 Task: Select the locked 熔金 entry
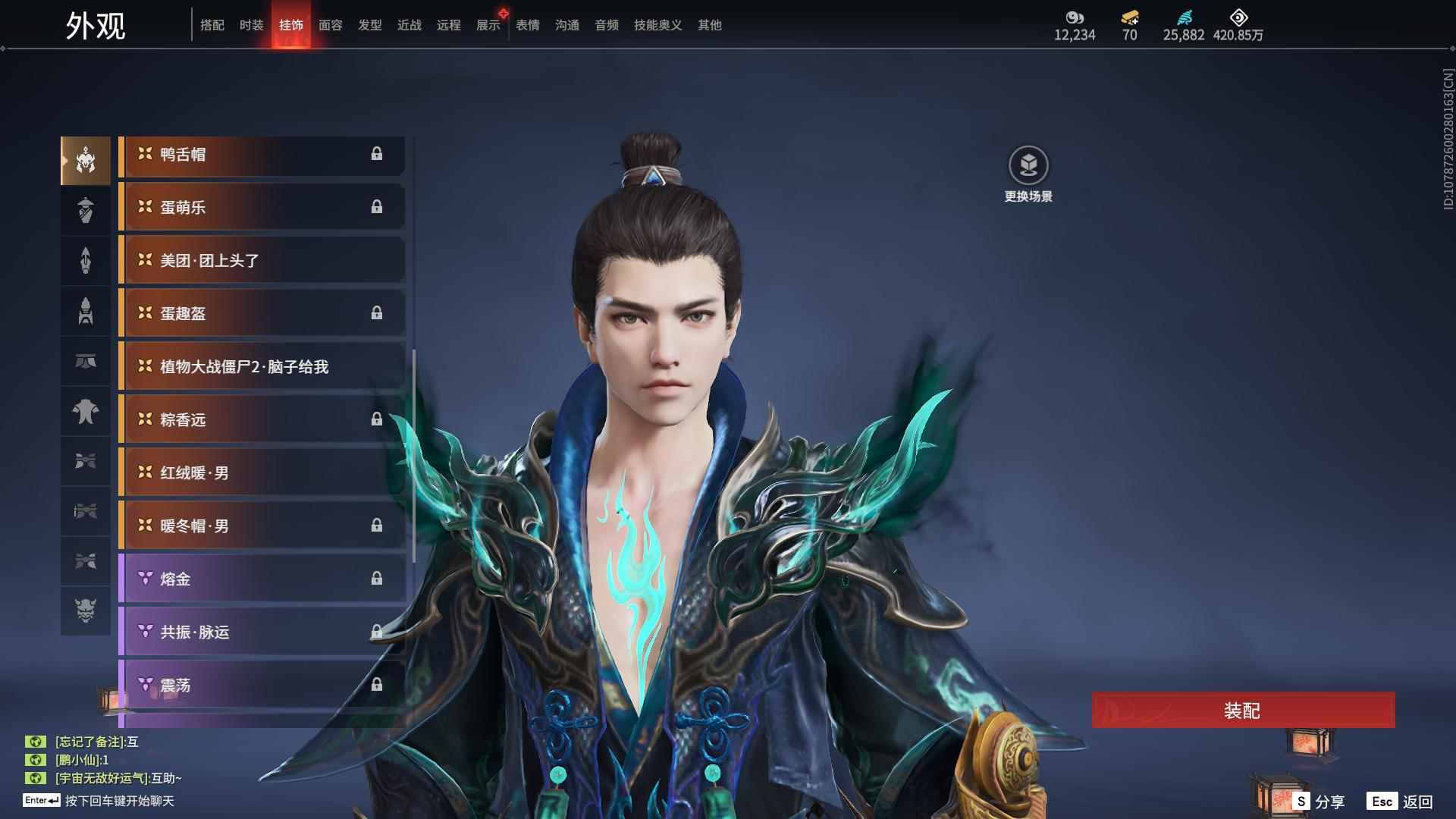point(262,579)
